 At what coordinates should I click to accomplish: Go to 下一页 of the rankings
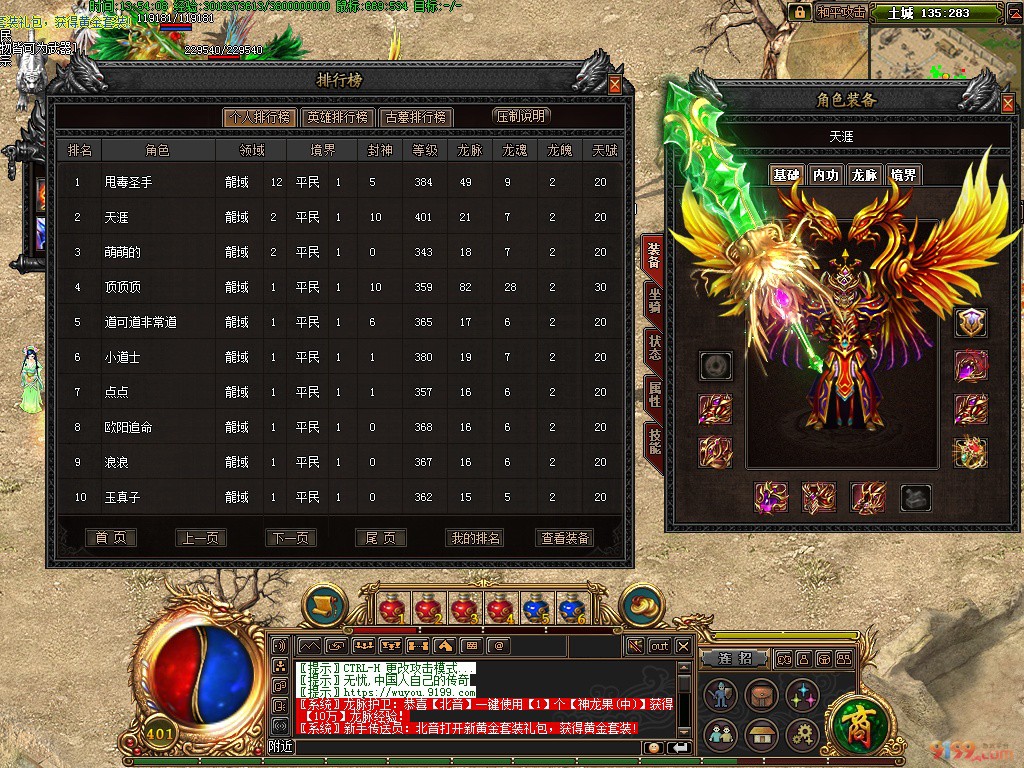pos(291,538)
